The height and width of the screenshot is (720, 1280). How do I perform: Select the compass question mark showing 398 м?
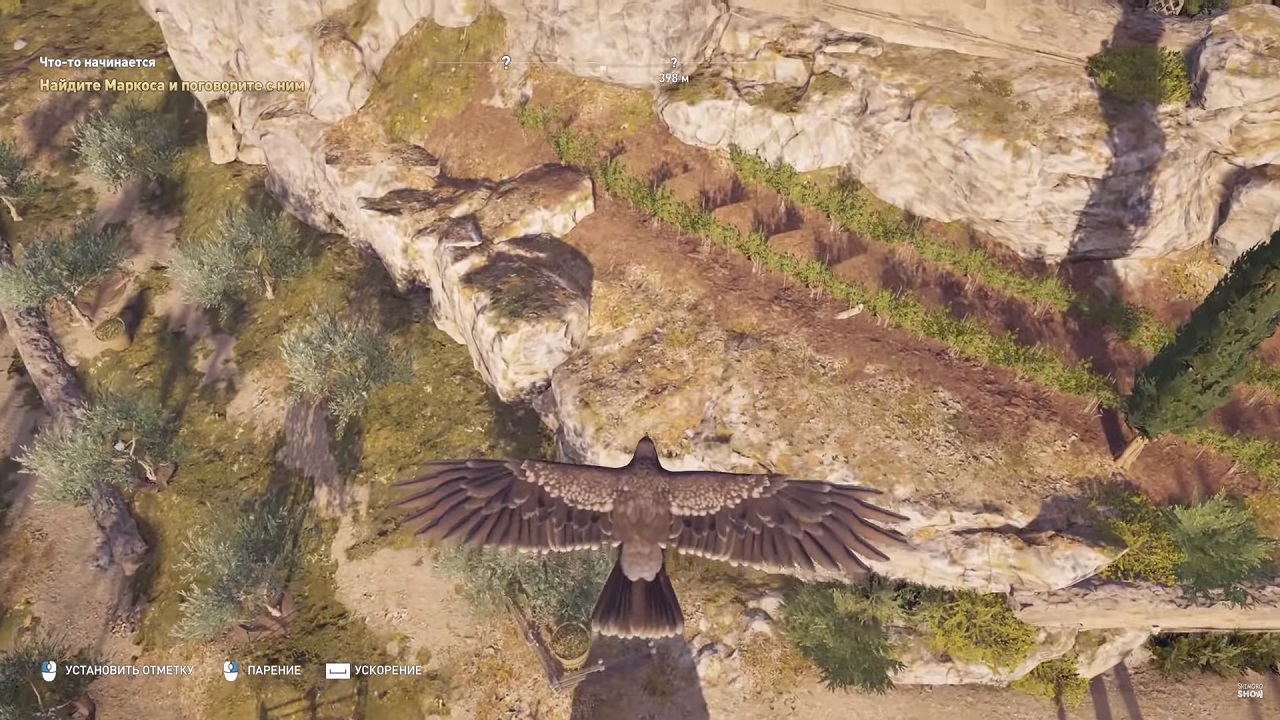coord(674,64)
